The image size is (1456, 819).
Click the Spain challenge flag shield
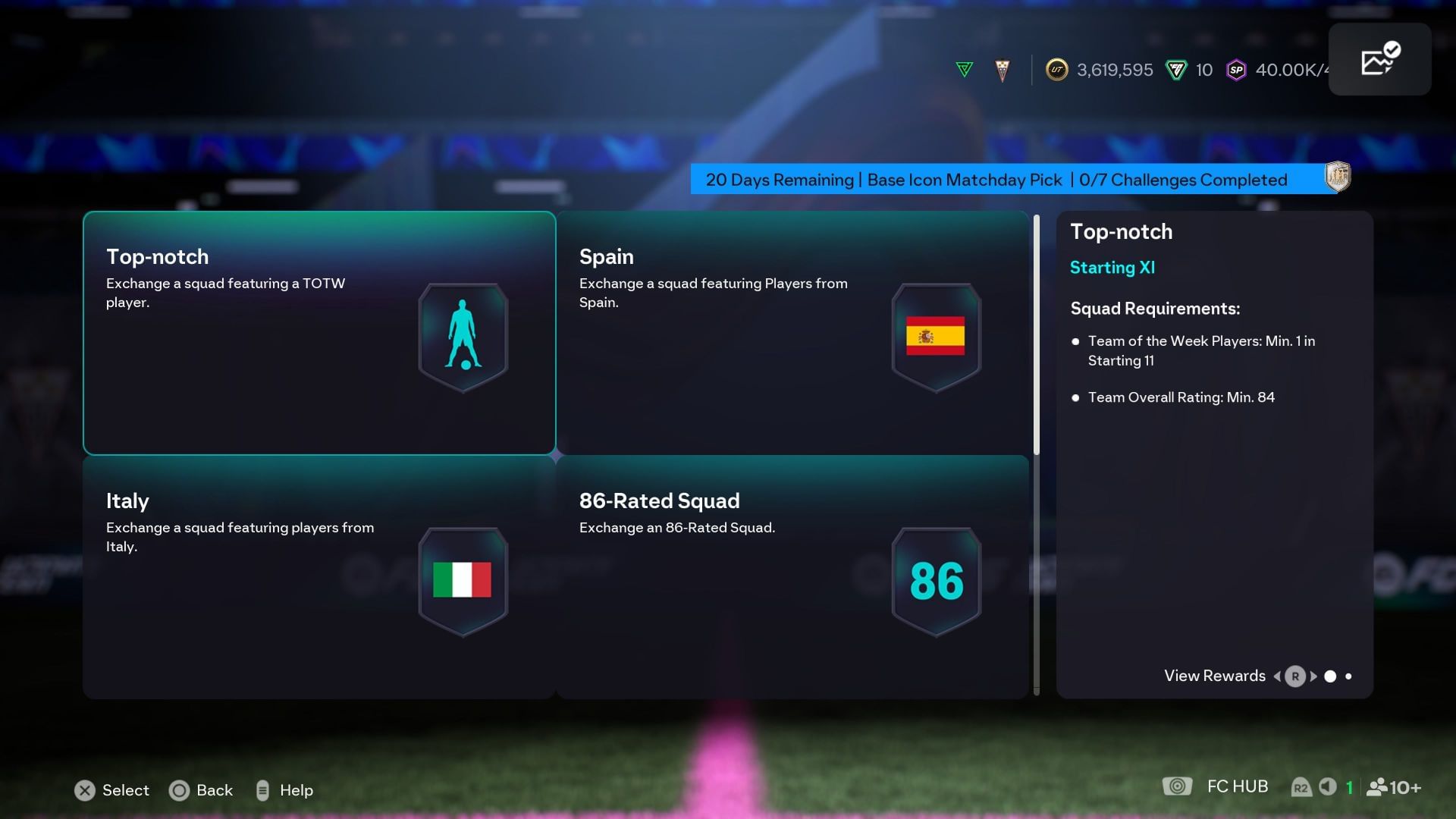click(936, 337)
